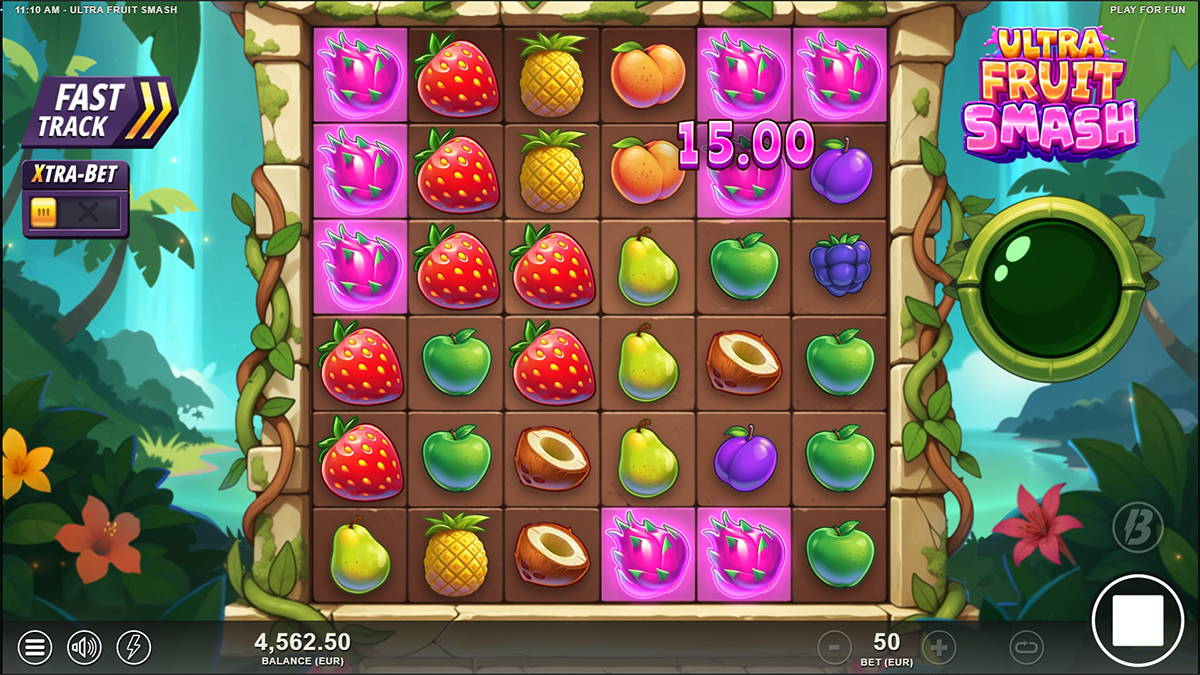Activate the Fast Track feature
Image resolution: width=1200 pixels, height=675 pixels.
point(100,112)
